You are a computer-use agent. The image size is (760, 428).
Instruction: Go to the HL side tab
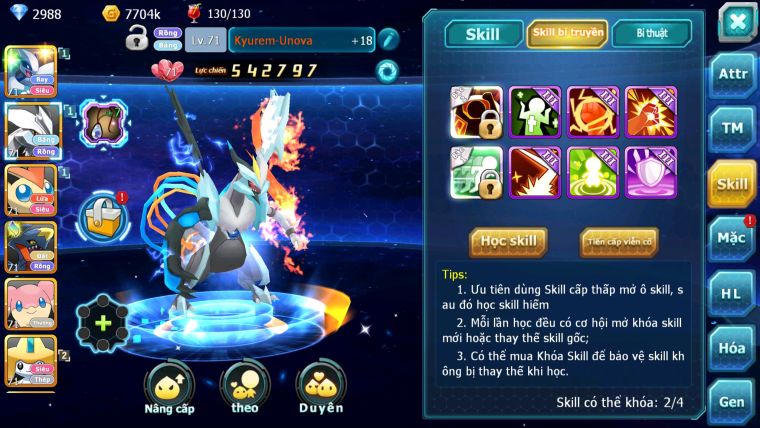(732, 293)
